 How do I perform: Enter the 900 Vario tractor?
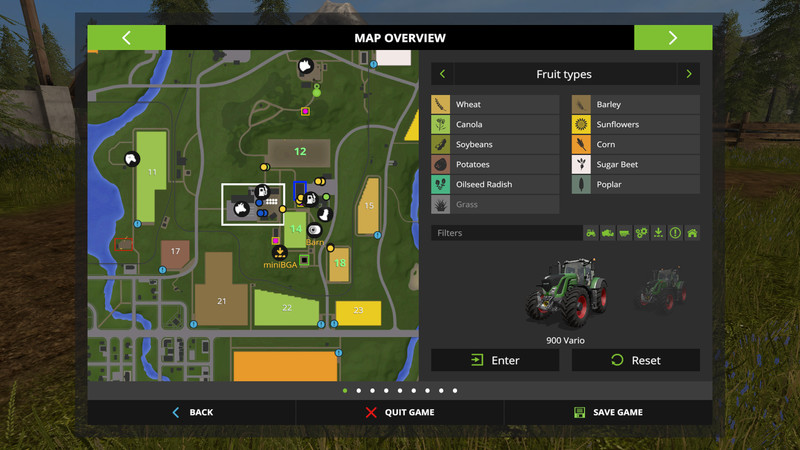495,360
